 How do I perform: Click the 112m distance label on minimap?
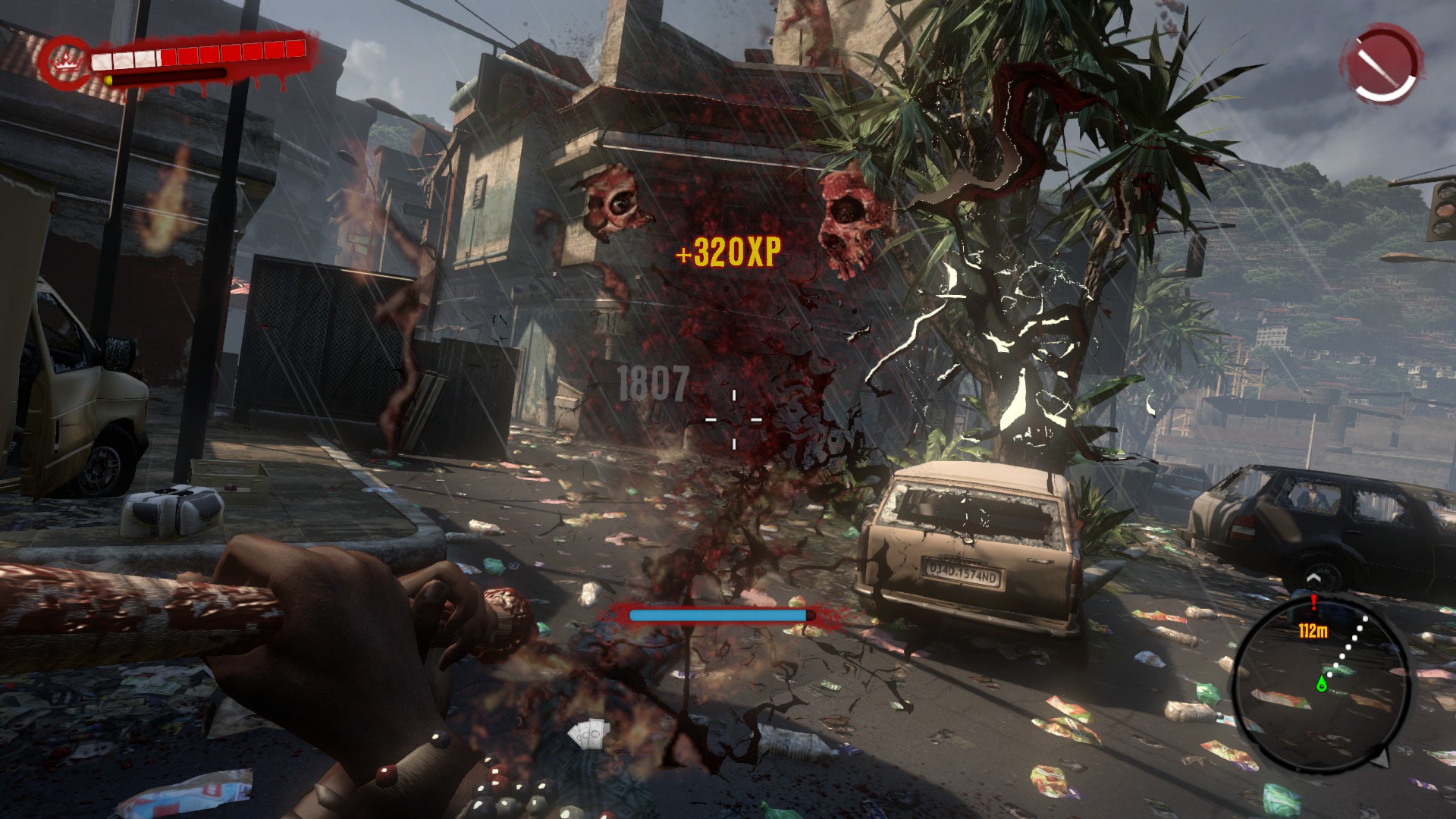pos(1313,630)
